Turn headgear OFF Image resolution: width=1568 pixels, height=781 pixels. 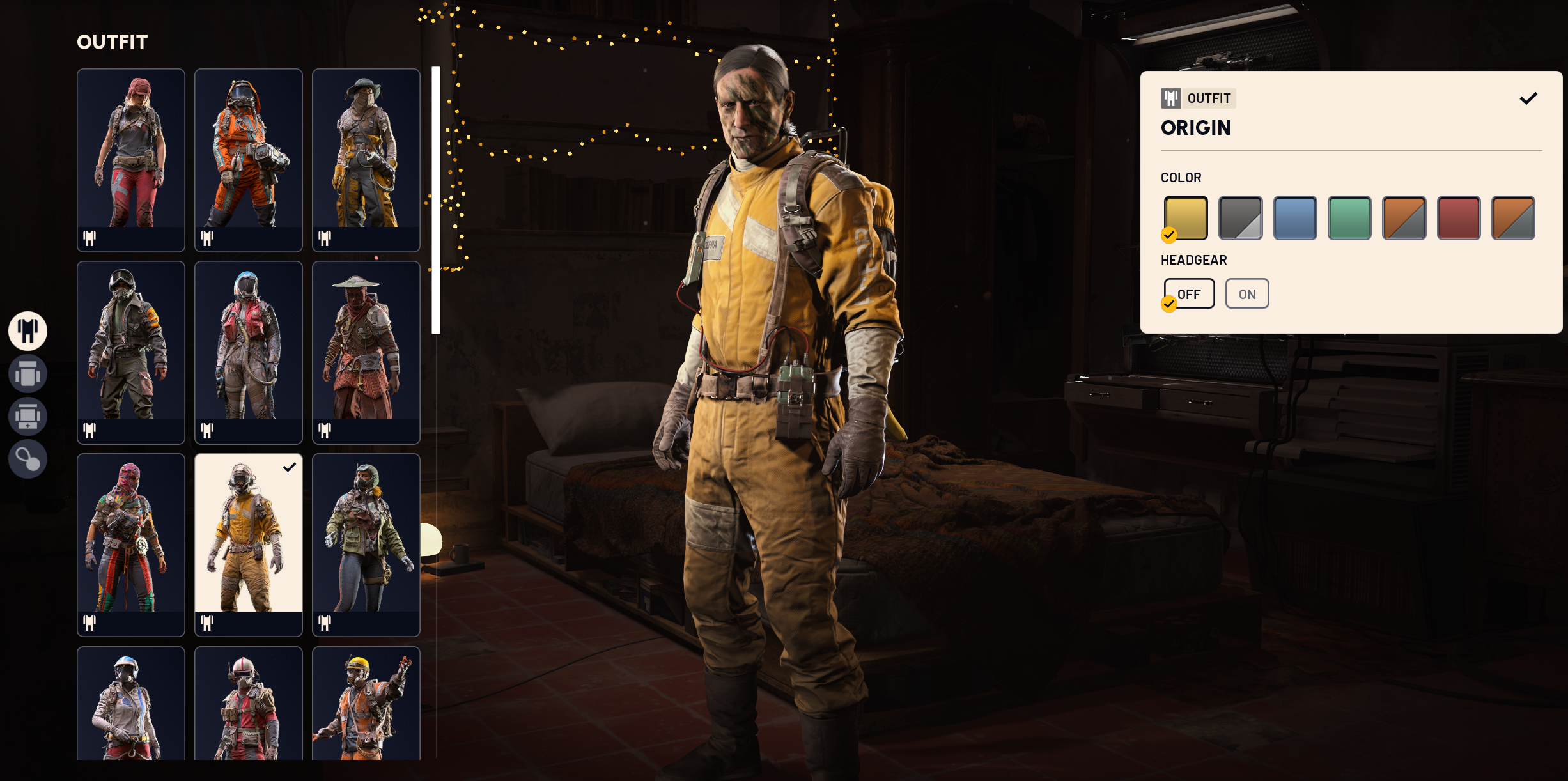point(1188,293)
